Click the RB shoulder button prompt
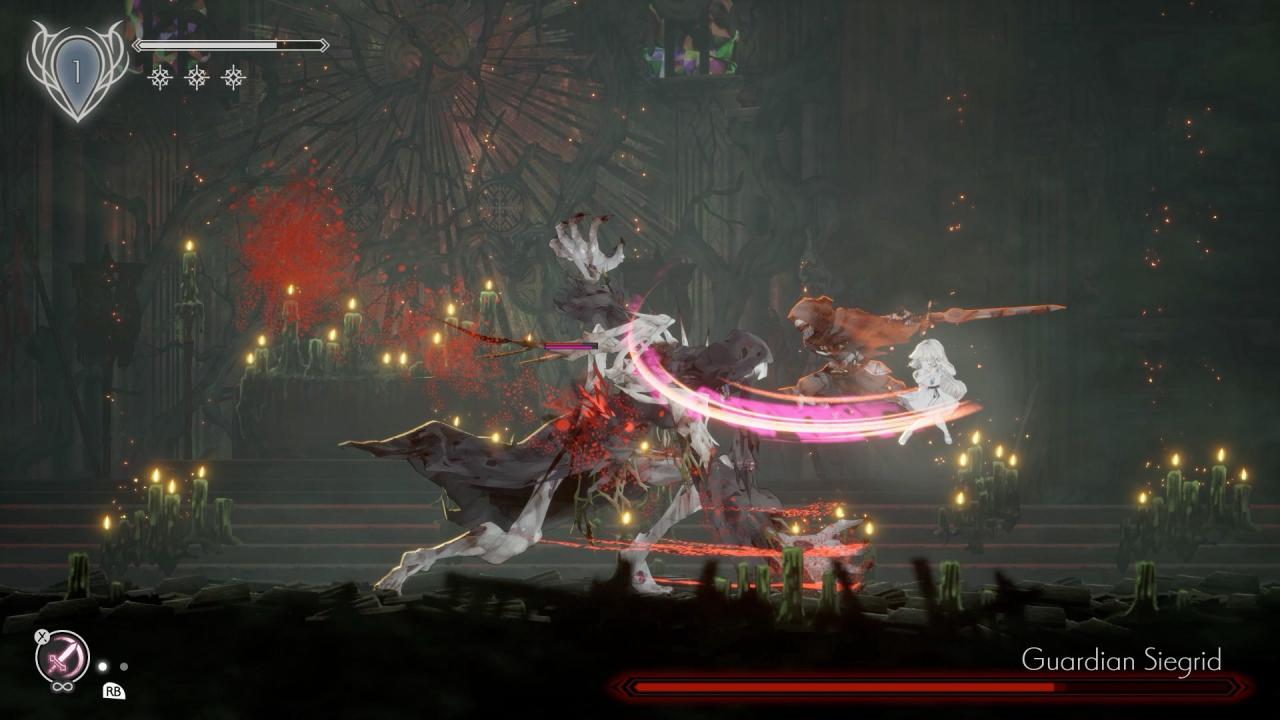Screen dimensions: 1280x720 (113, 692)
